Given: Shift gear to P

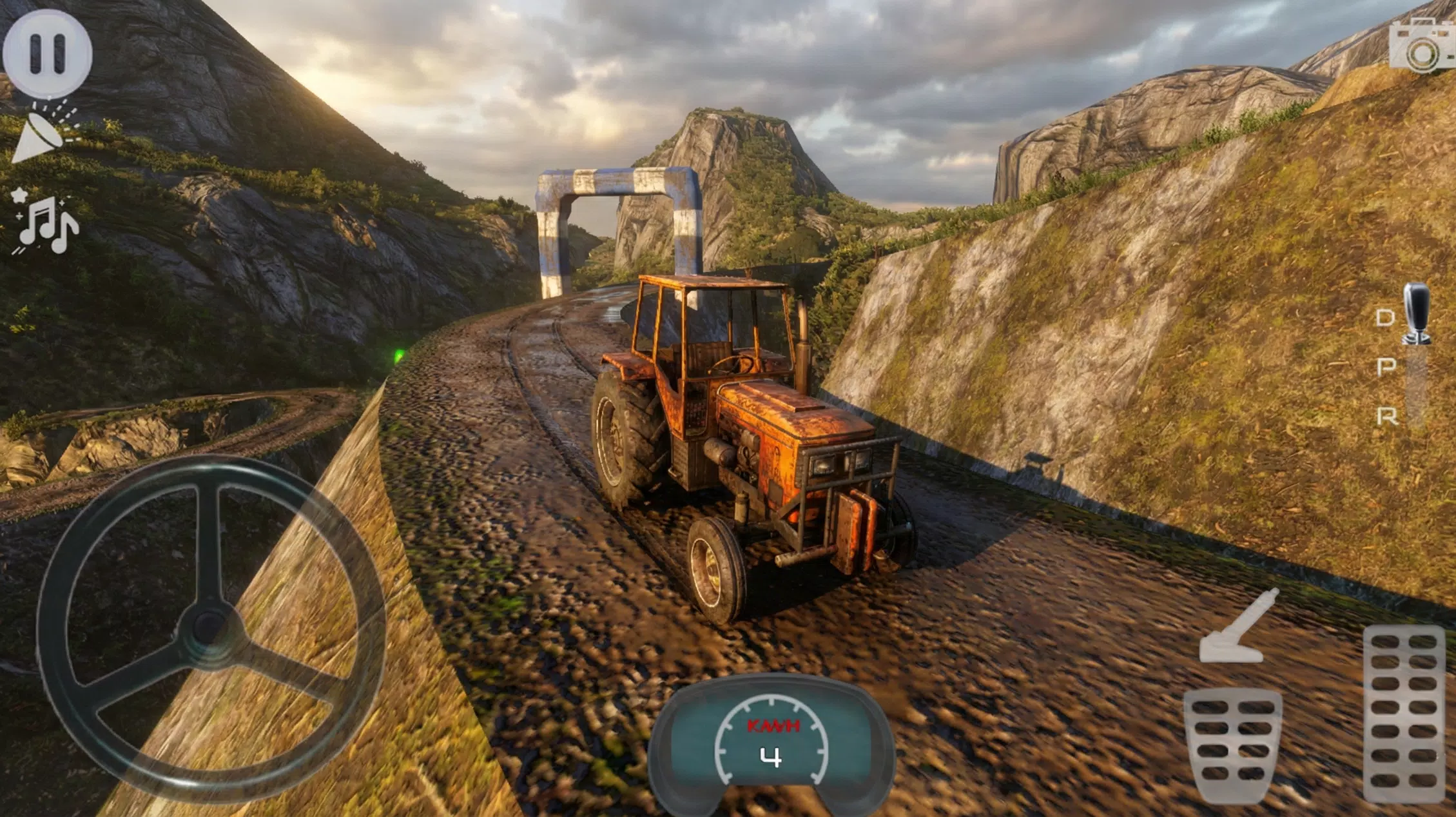Looking at the screenshot, I should (1386, 367).
